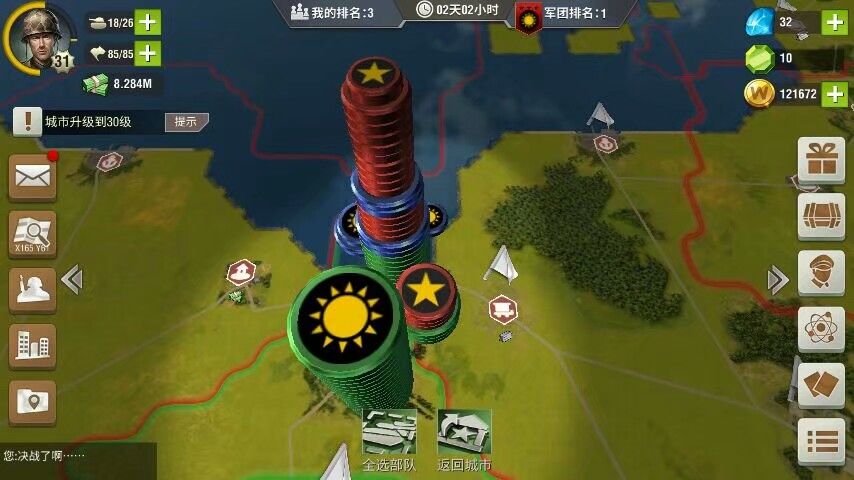The image size is (854, 480).
Task: Open the mail envelope inbox
Action: (x=32, y=178)
